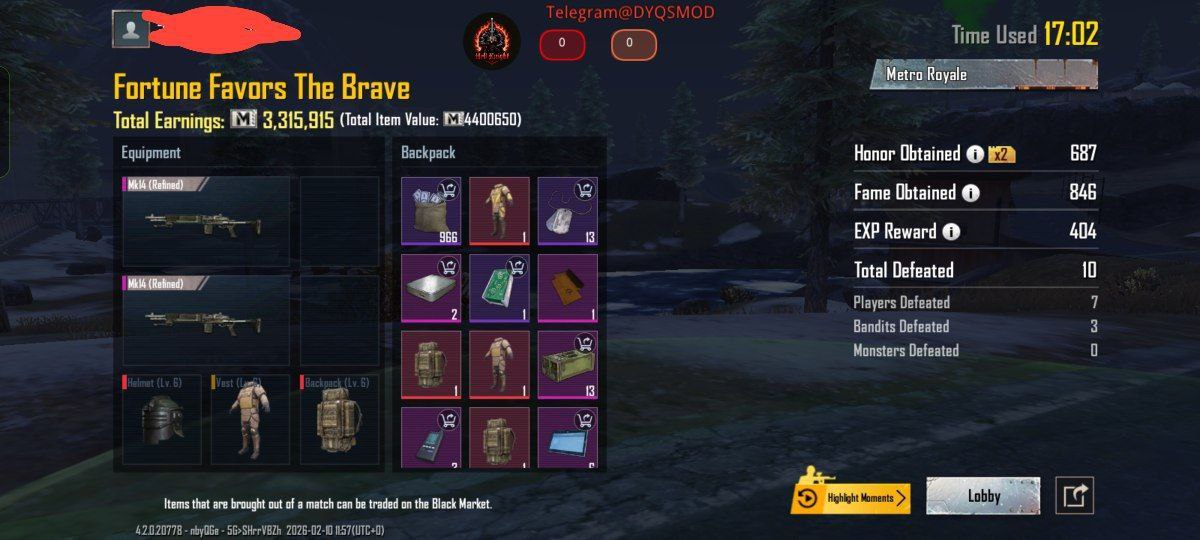The width and height of the screenshot is (1200, 540).
Task: Open the player avatar profile
Action: click(131, 30)
